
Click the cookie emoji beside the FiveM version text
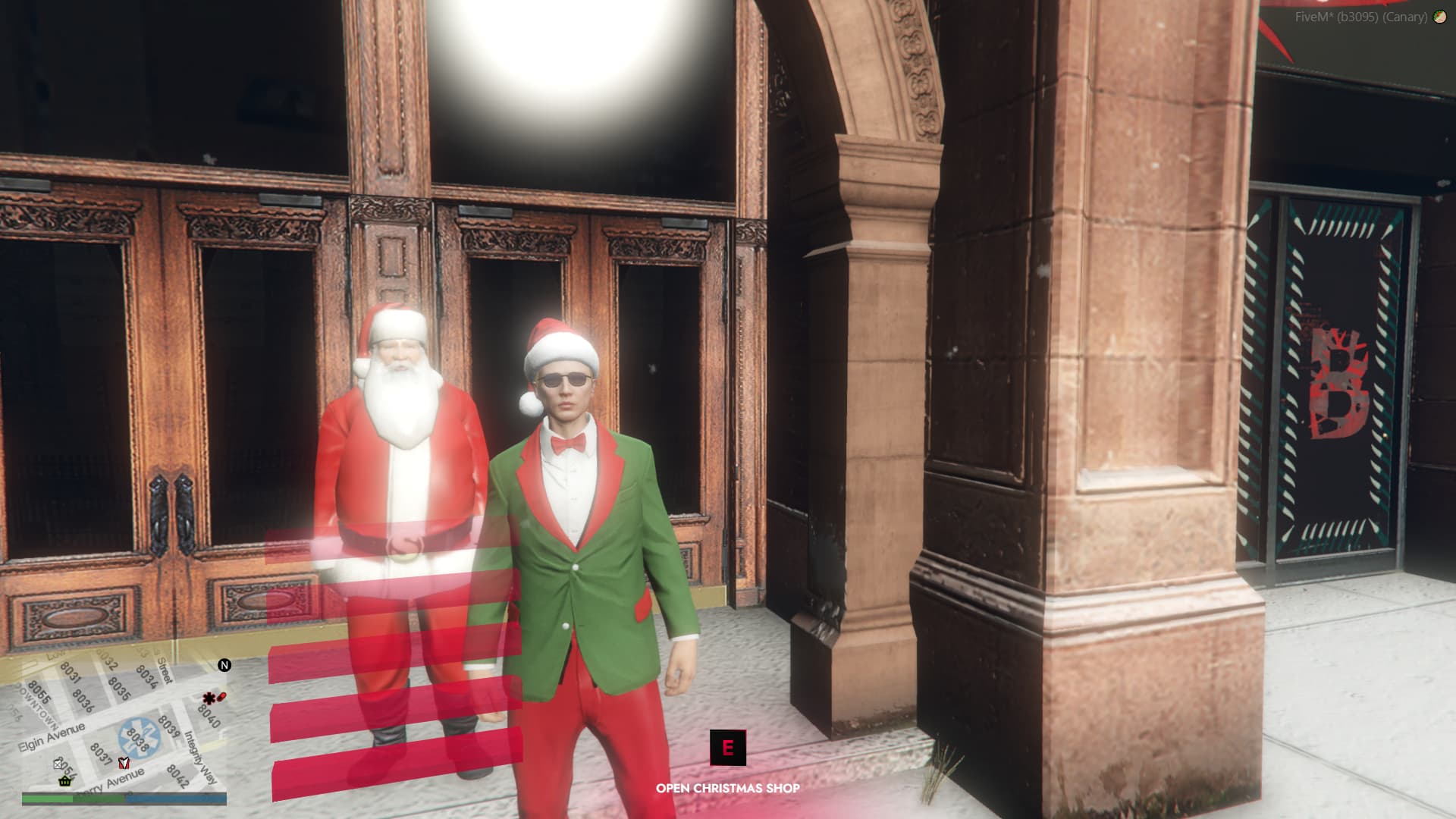1439,17
